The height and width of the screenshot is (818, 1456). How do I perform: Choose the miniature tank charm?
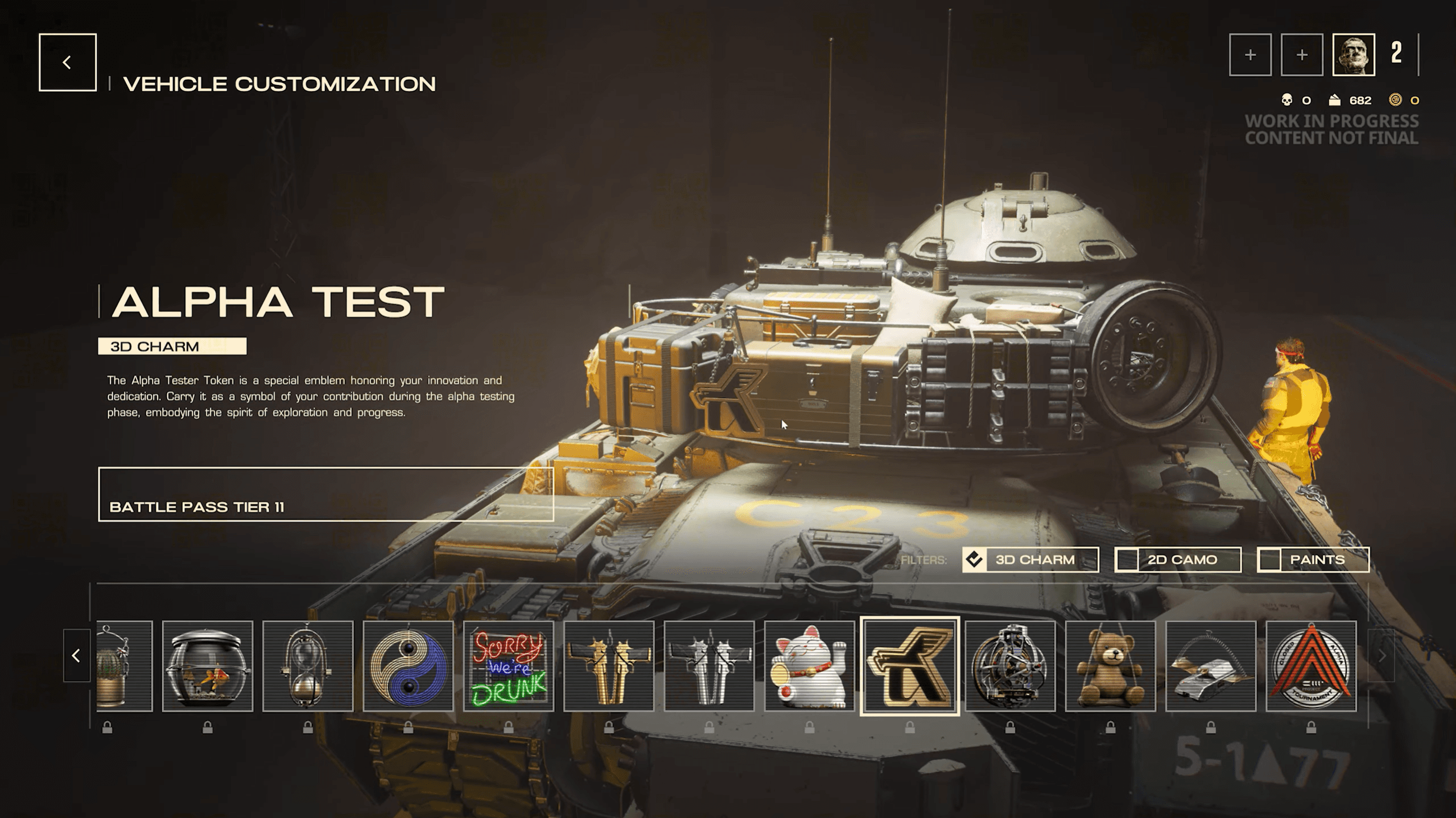[x=1211, y=665]
